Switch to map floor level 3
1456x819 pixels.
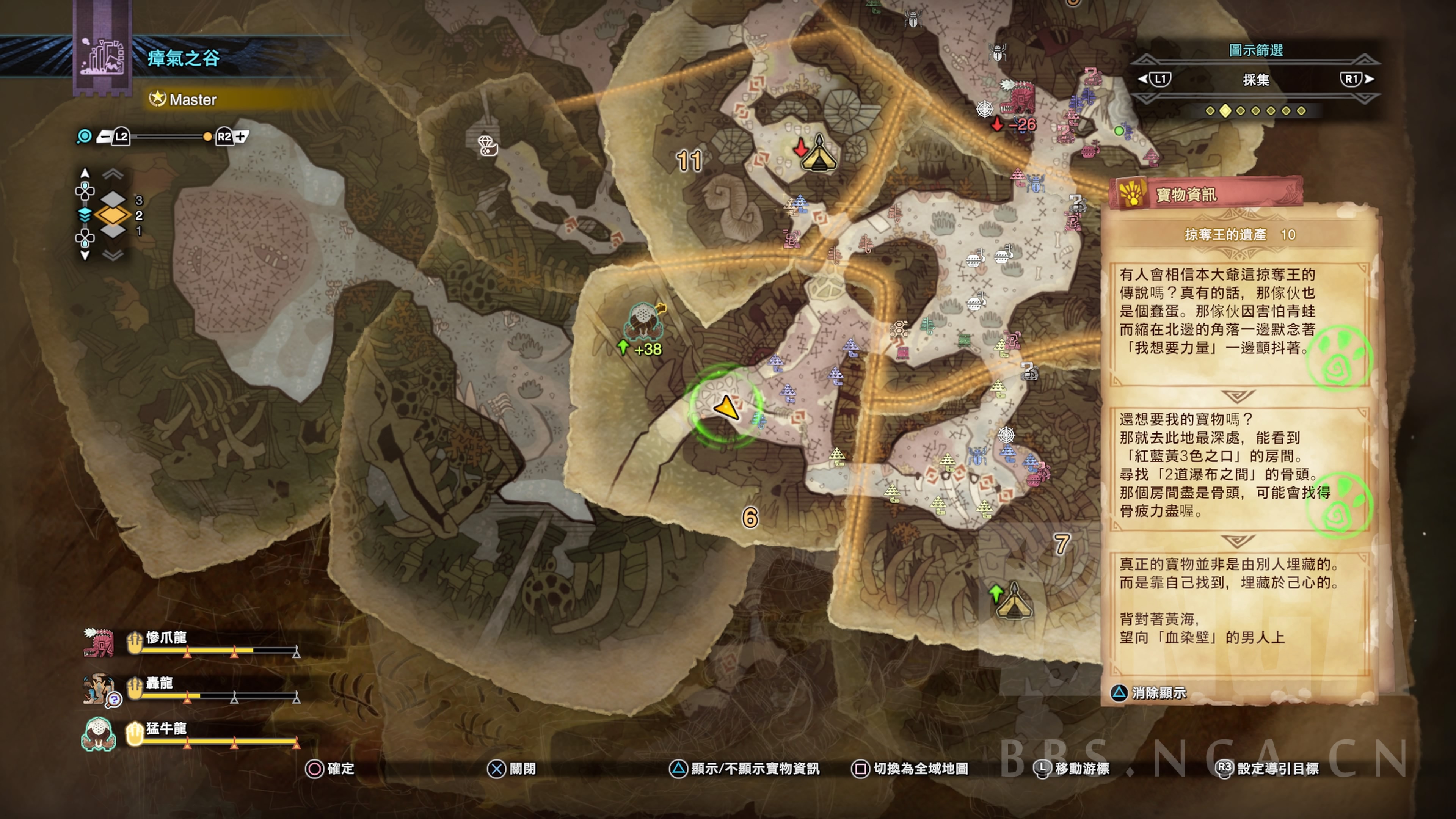point(113,199)
